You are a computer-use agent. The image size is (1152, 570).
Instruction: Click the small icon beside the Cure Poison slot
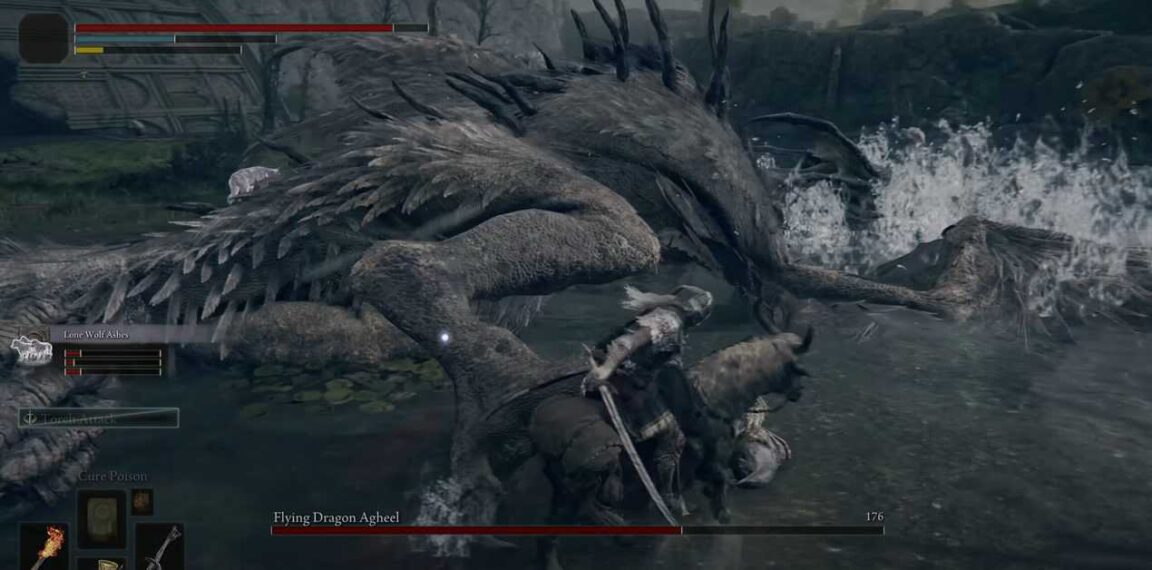click(143, 501)
